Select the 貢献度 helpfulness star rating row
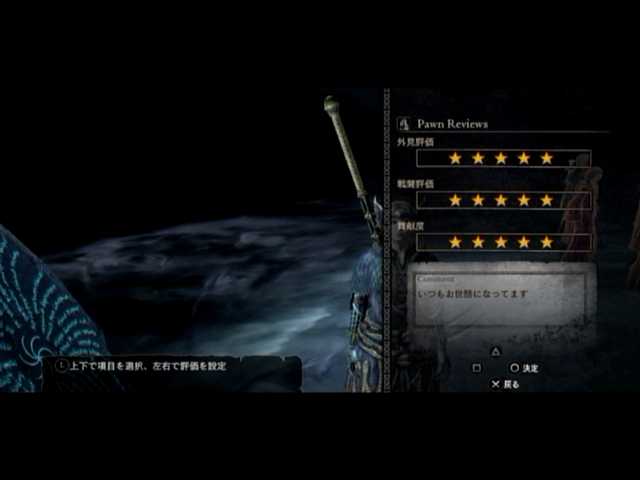This screenshot has width=640, height=480. [501, 242]
